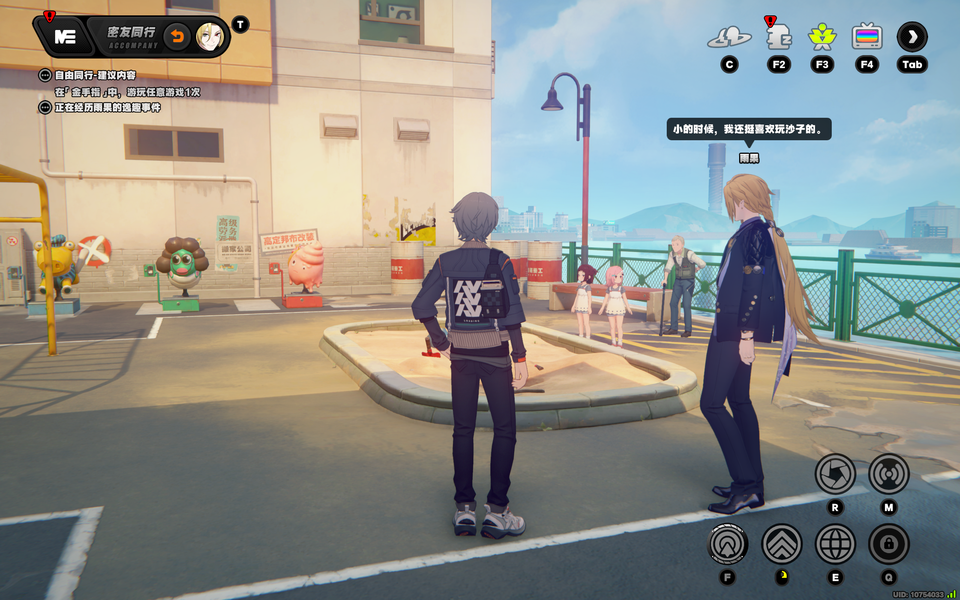960x600 pixels.
Task: Click the locked padlock skill button
Action: point(888,544)
